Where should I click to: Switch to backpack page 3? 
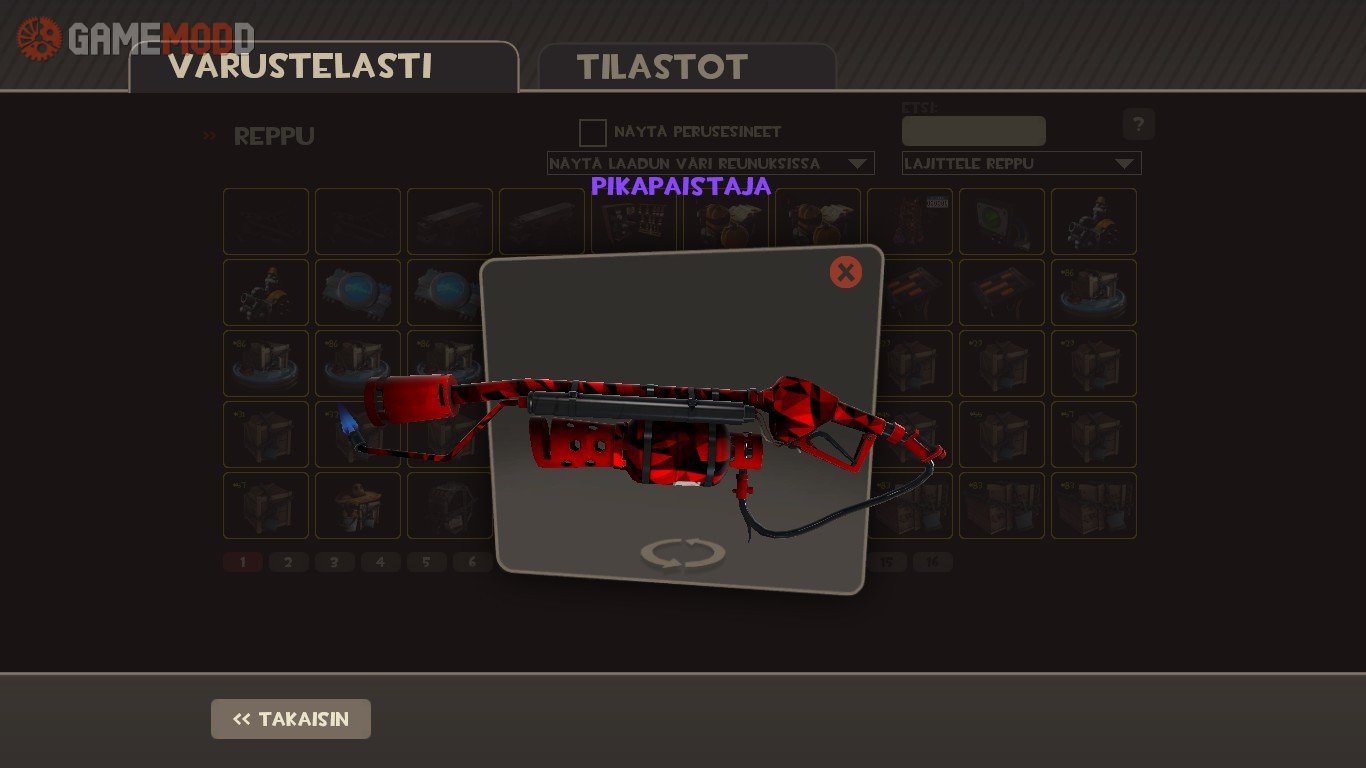[334, 562]
